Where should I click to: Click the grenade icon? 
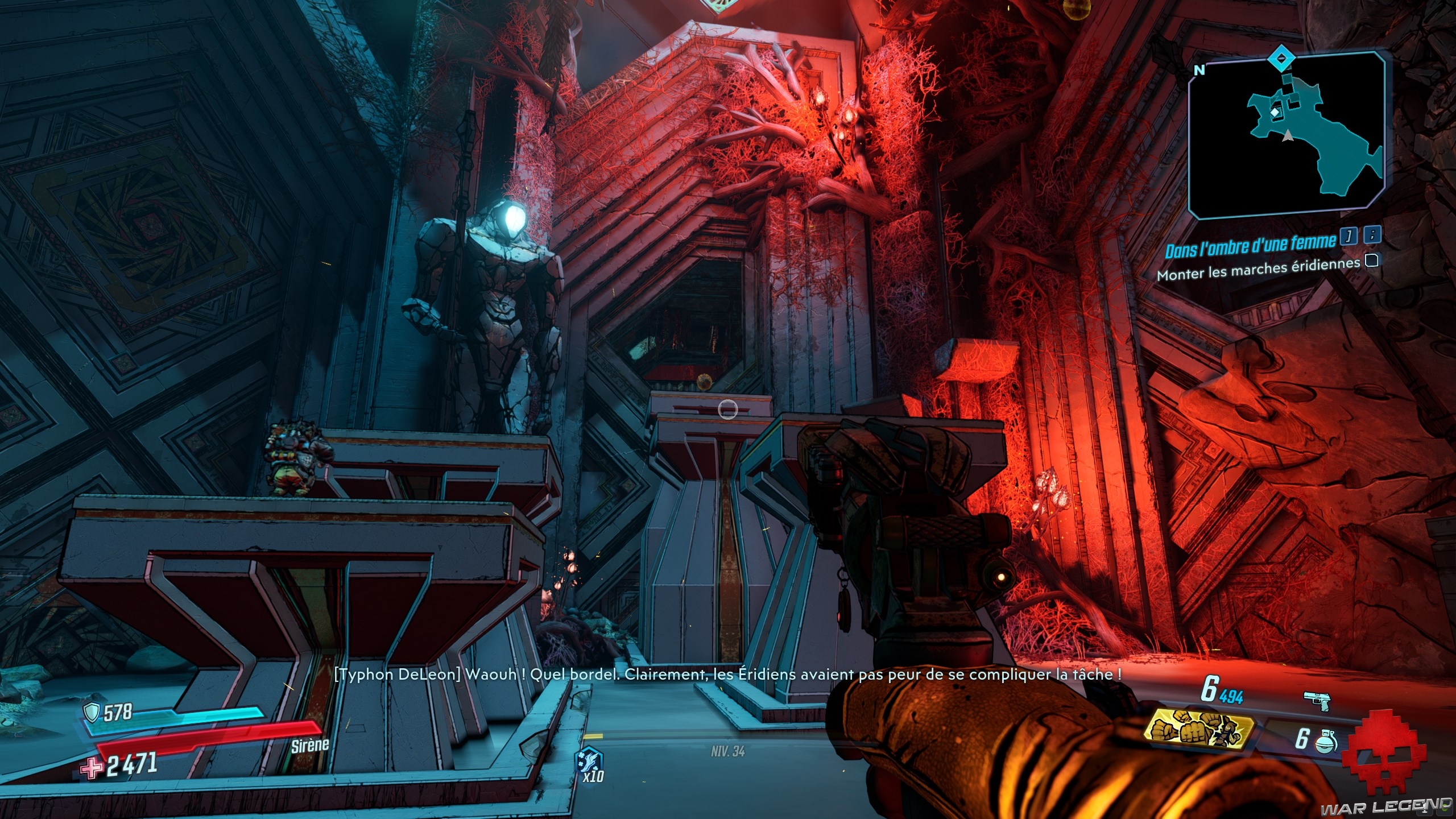(1325, 740)
